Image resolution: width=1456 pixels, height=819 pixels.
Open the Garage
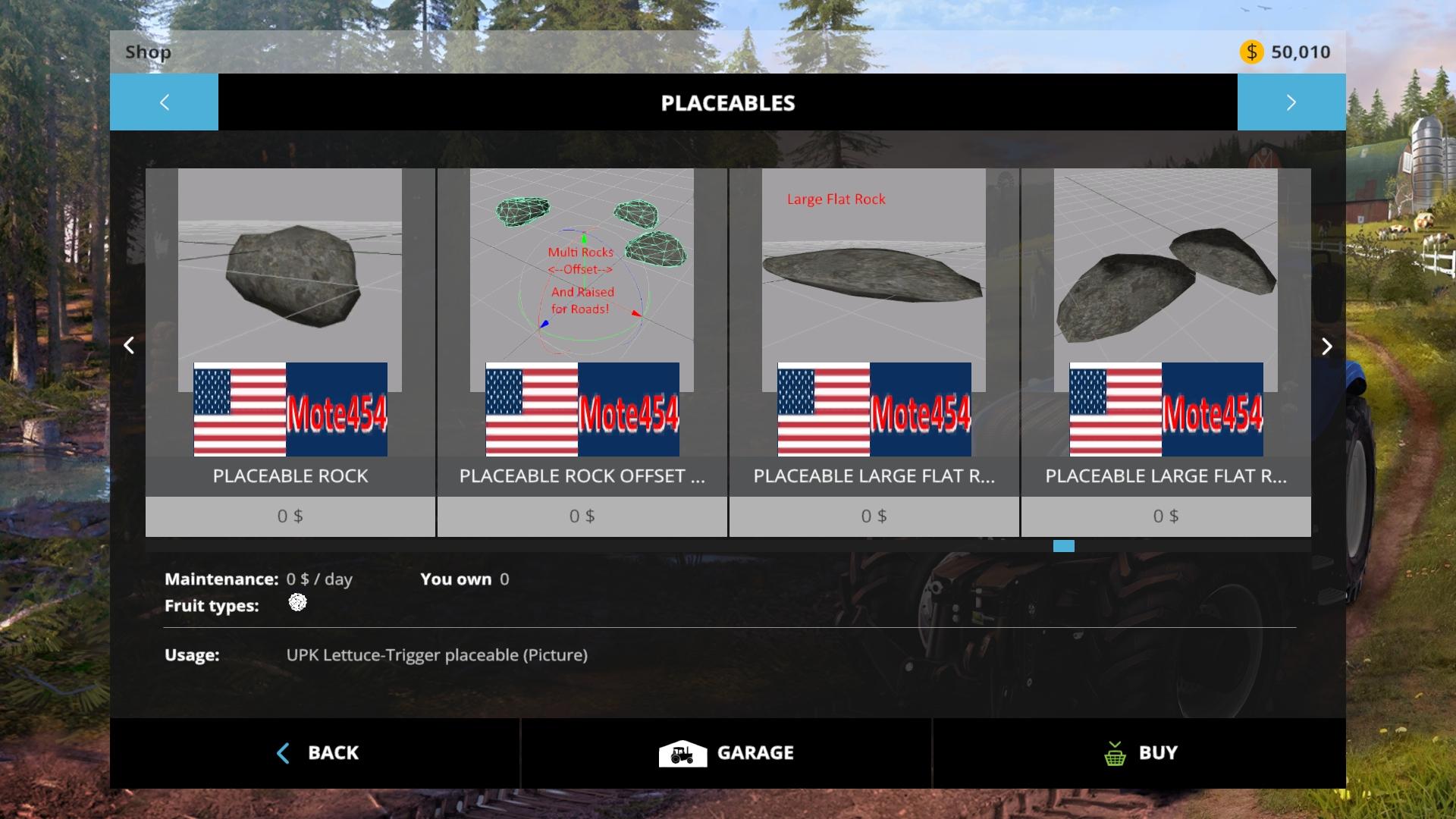click(x=726, y=753)
